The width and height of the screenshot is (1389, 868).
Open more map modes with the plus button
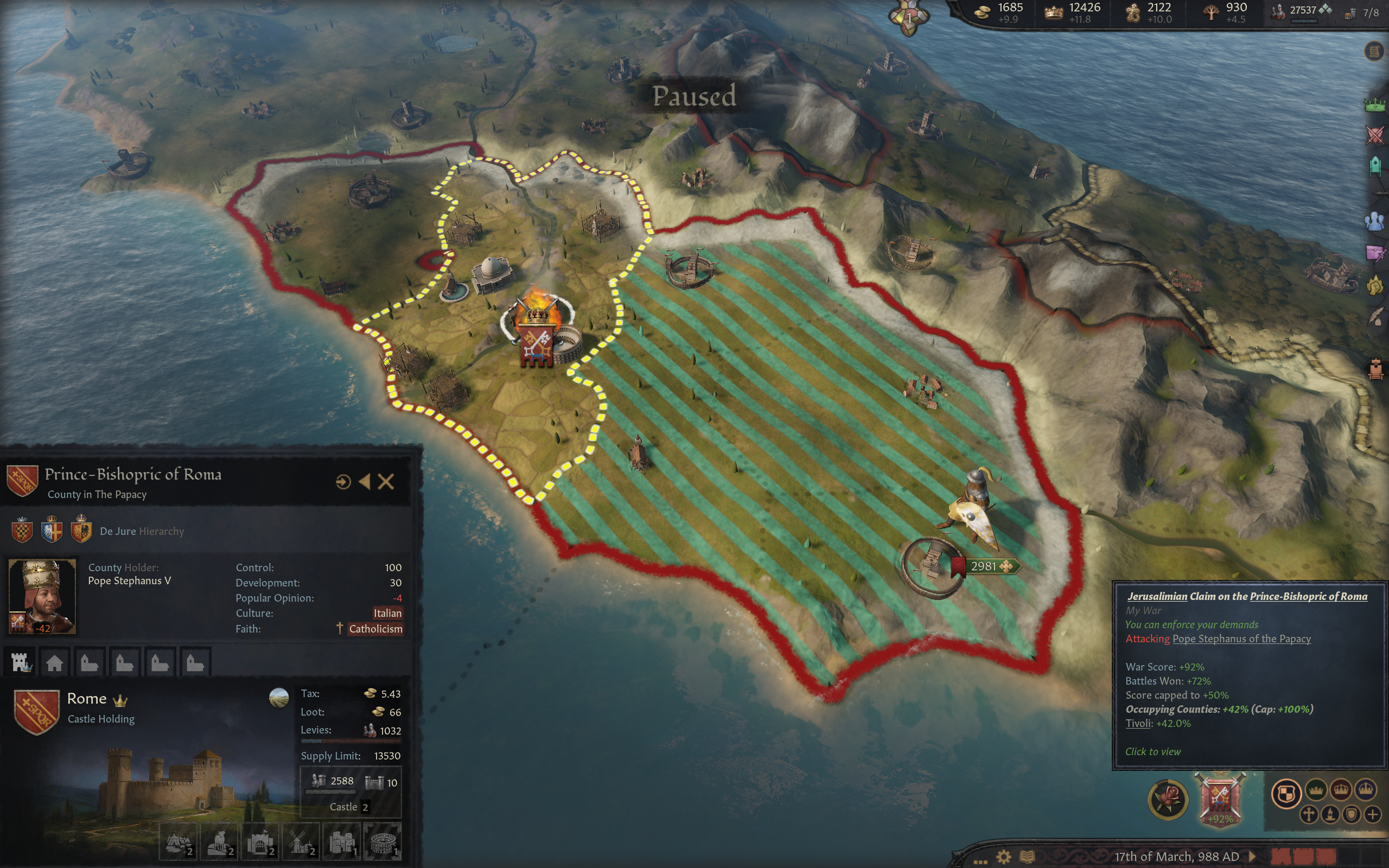[x=1373, y=815]
